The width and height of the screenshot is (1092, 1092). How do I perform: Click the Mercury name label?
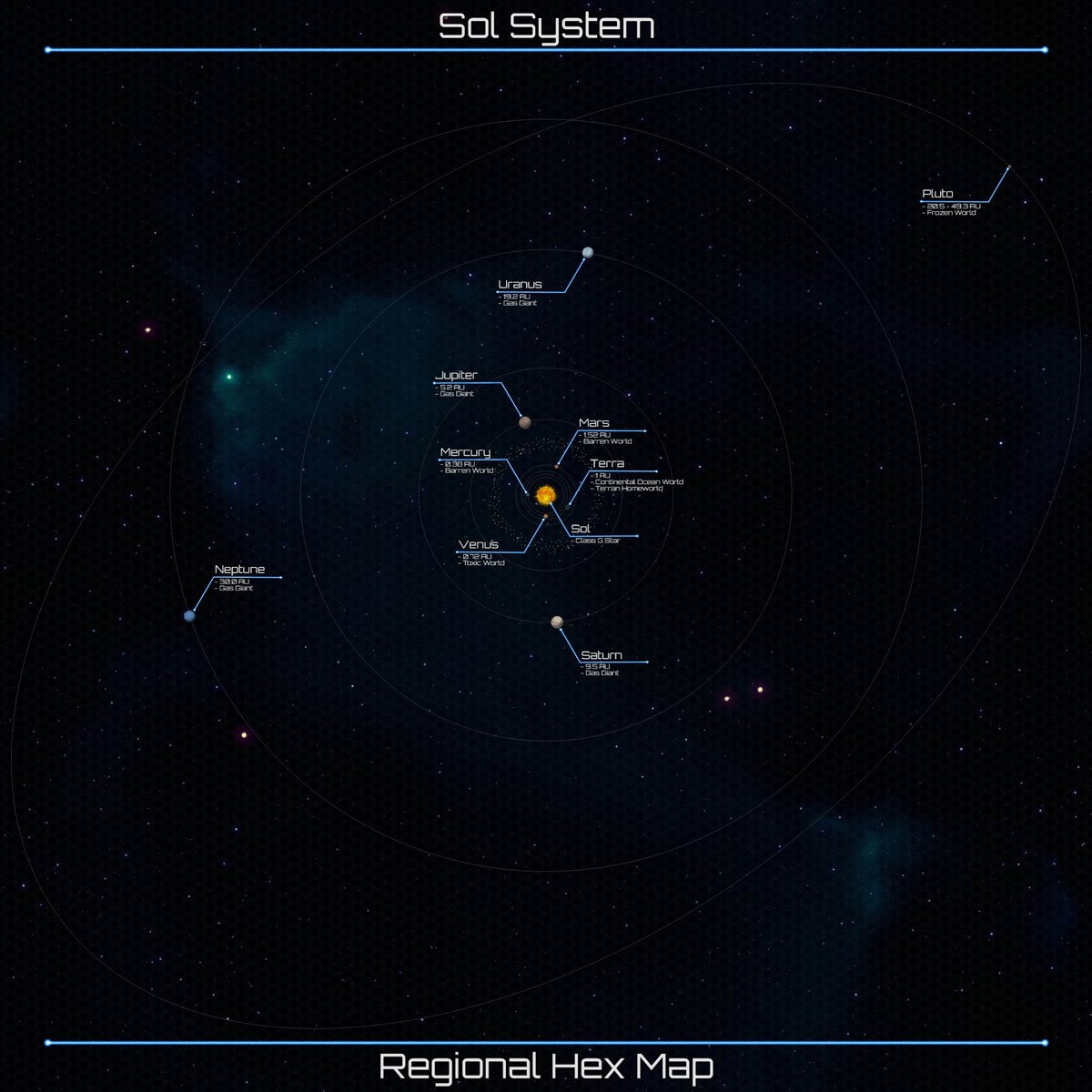click(x=465, y=452)
